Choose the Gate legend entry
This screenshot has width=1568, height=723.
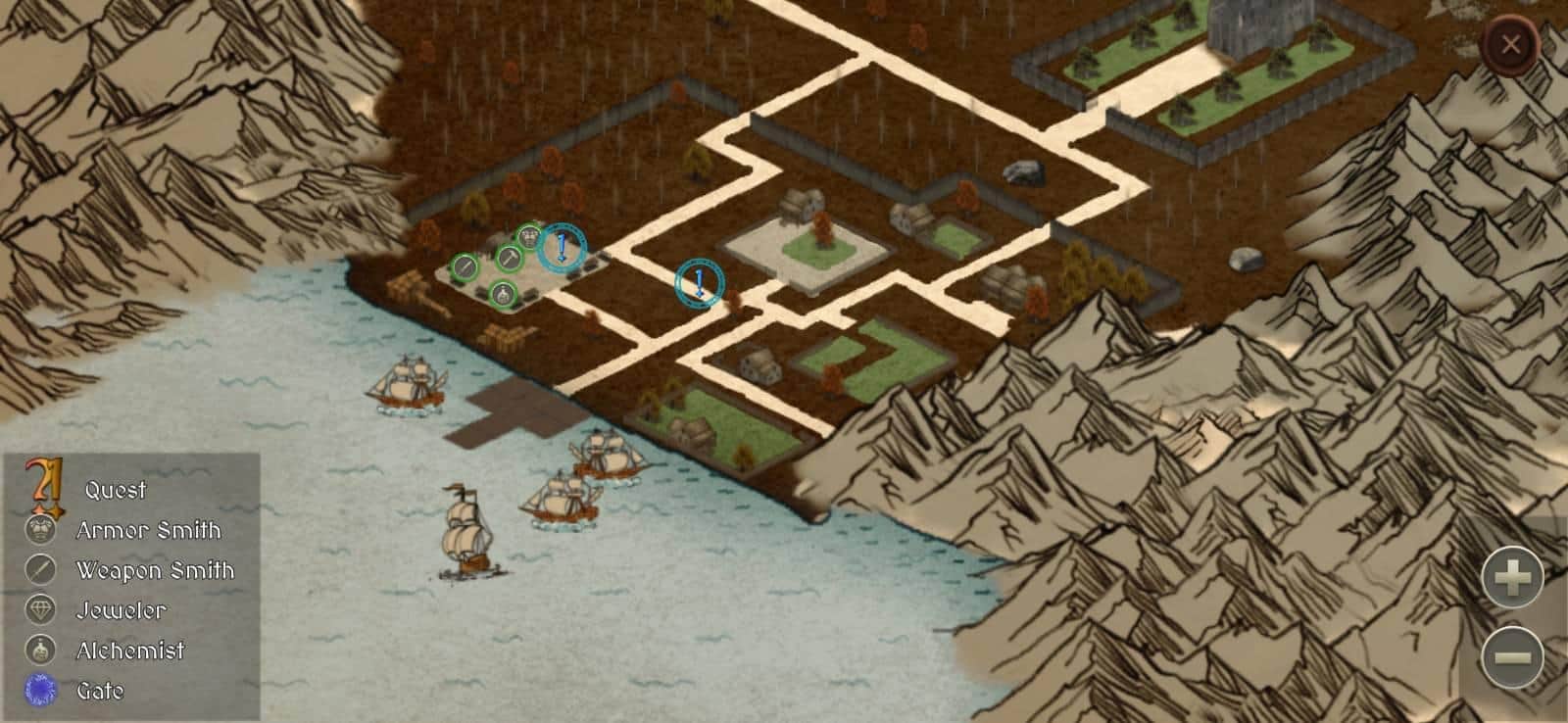point(100,691)
